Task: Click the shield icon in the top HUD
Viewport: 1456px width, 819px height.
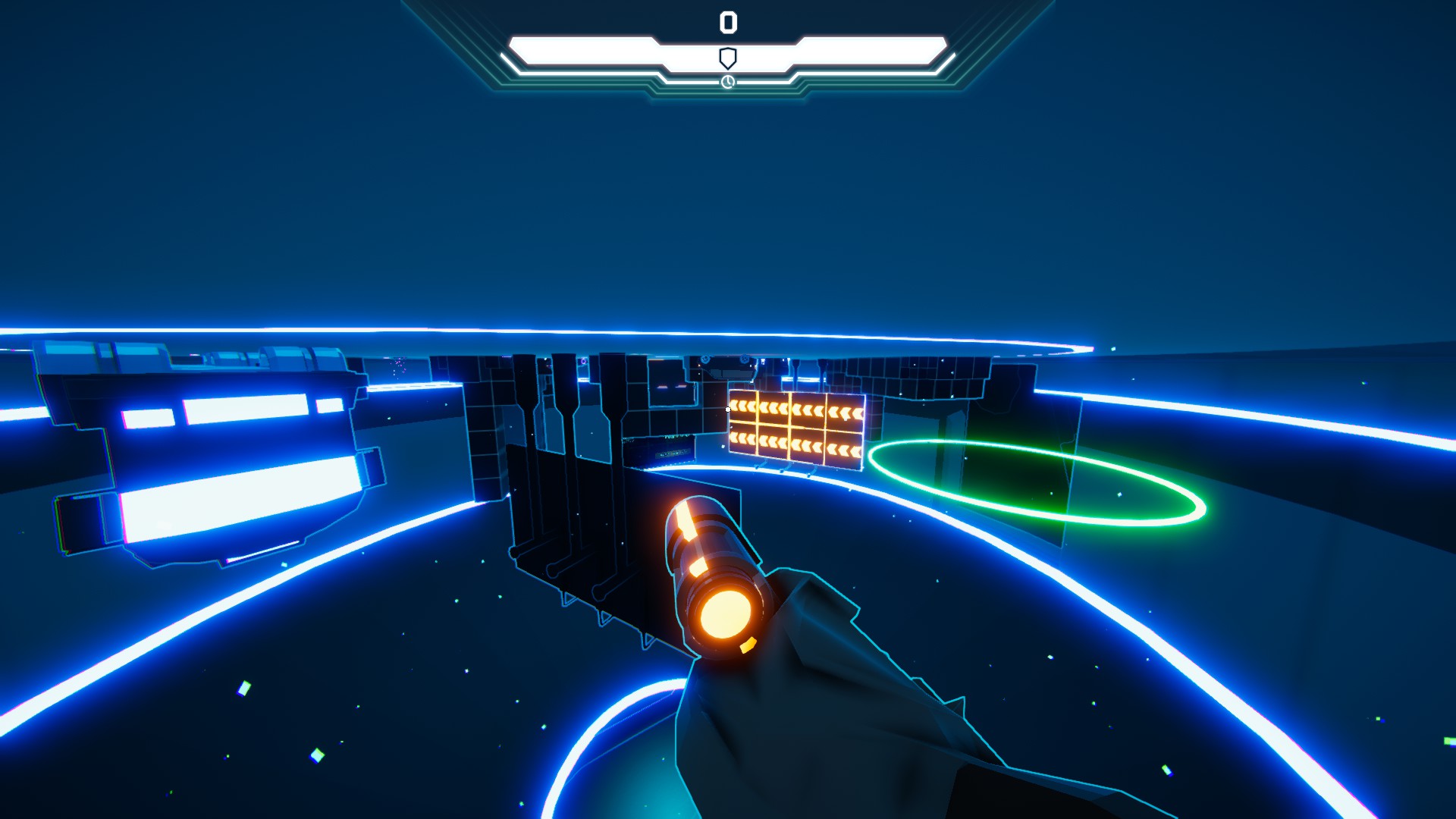Action: pyautogui.click(x=728, y=58)
